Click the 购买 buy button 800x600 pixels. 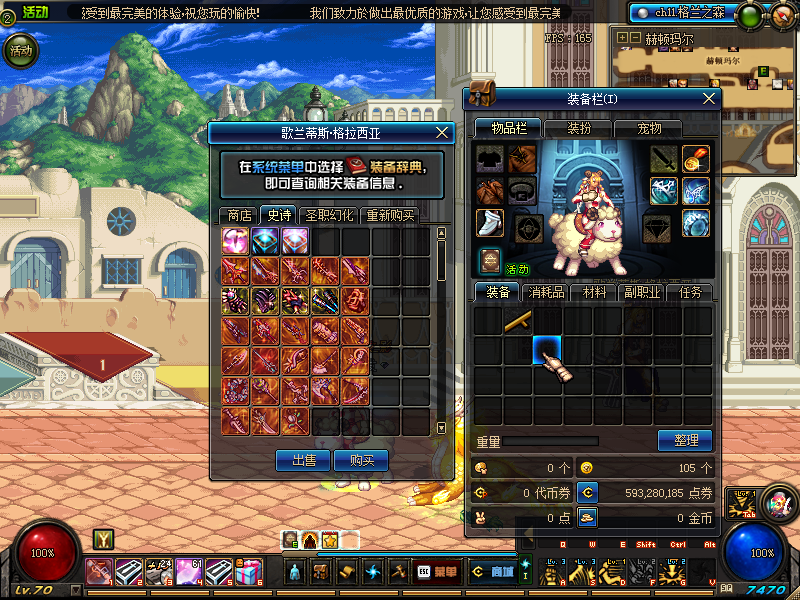point(362,460)
